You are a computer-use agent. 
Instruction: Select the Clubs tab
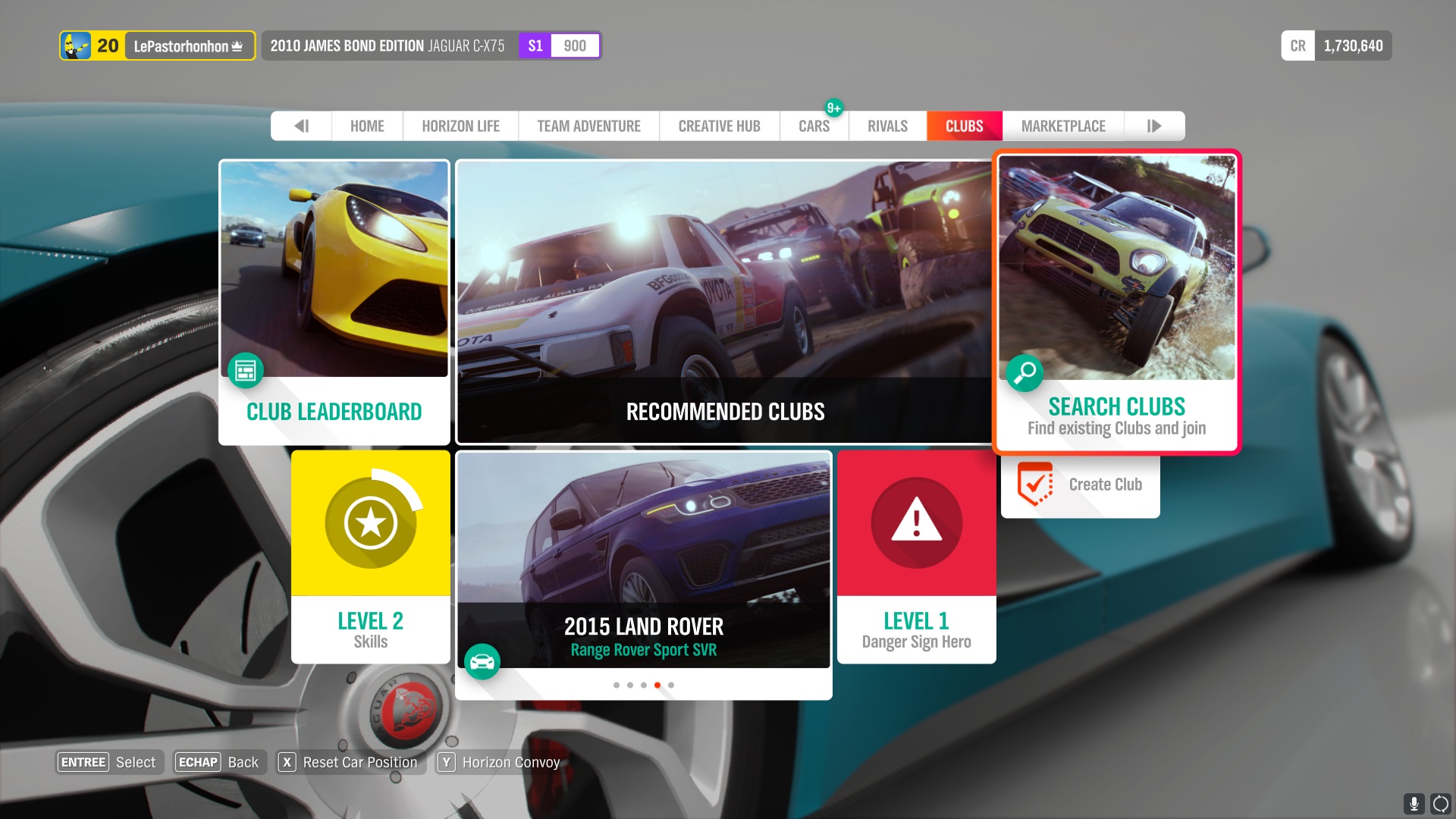coord(964,126)
